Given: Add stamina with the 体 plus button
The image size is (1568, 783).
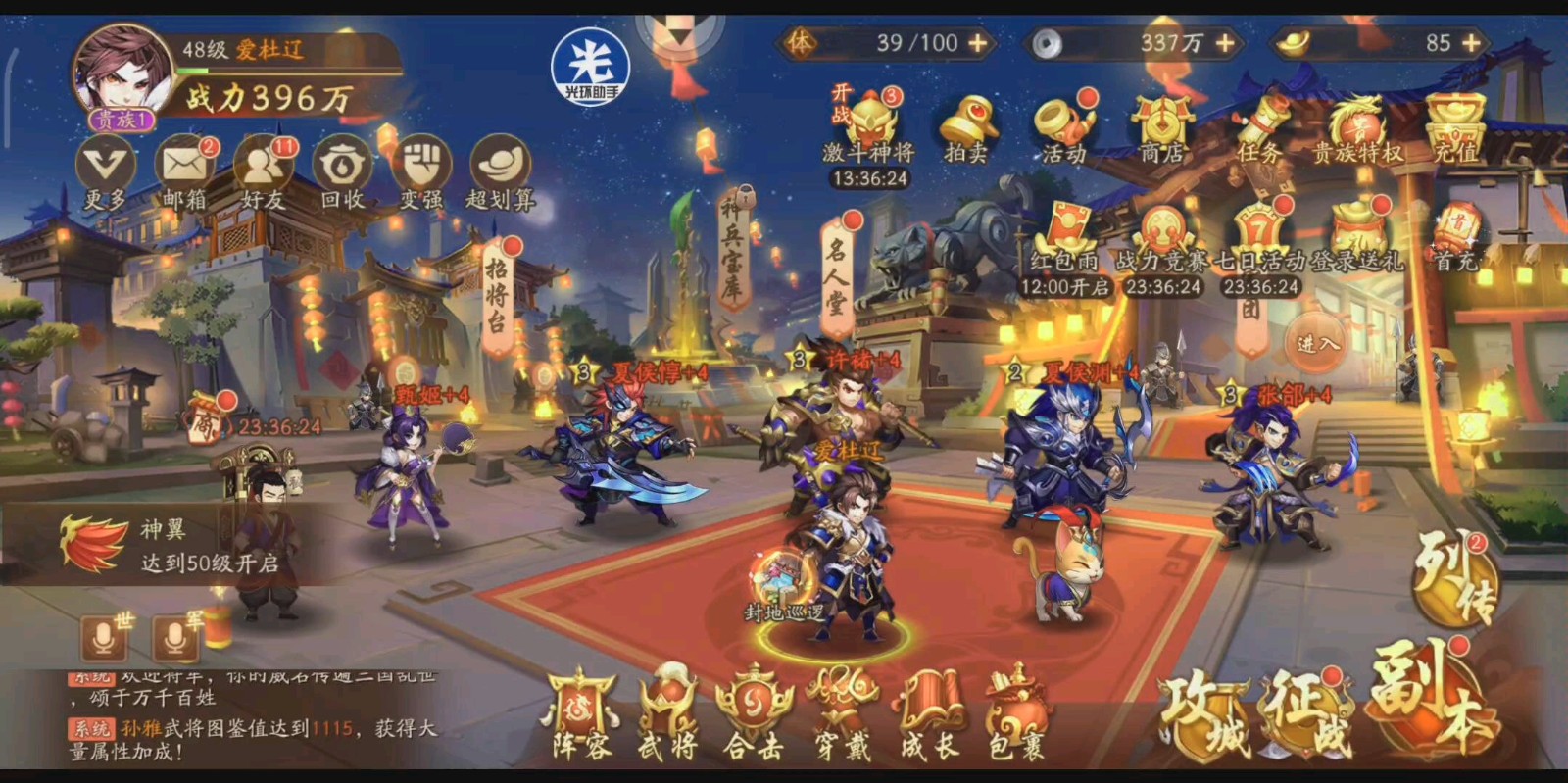Looking at the screenshot, I should pyautogui.click(x=978, y=43).
